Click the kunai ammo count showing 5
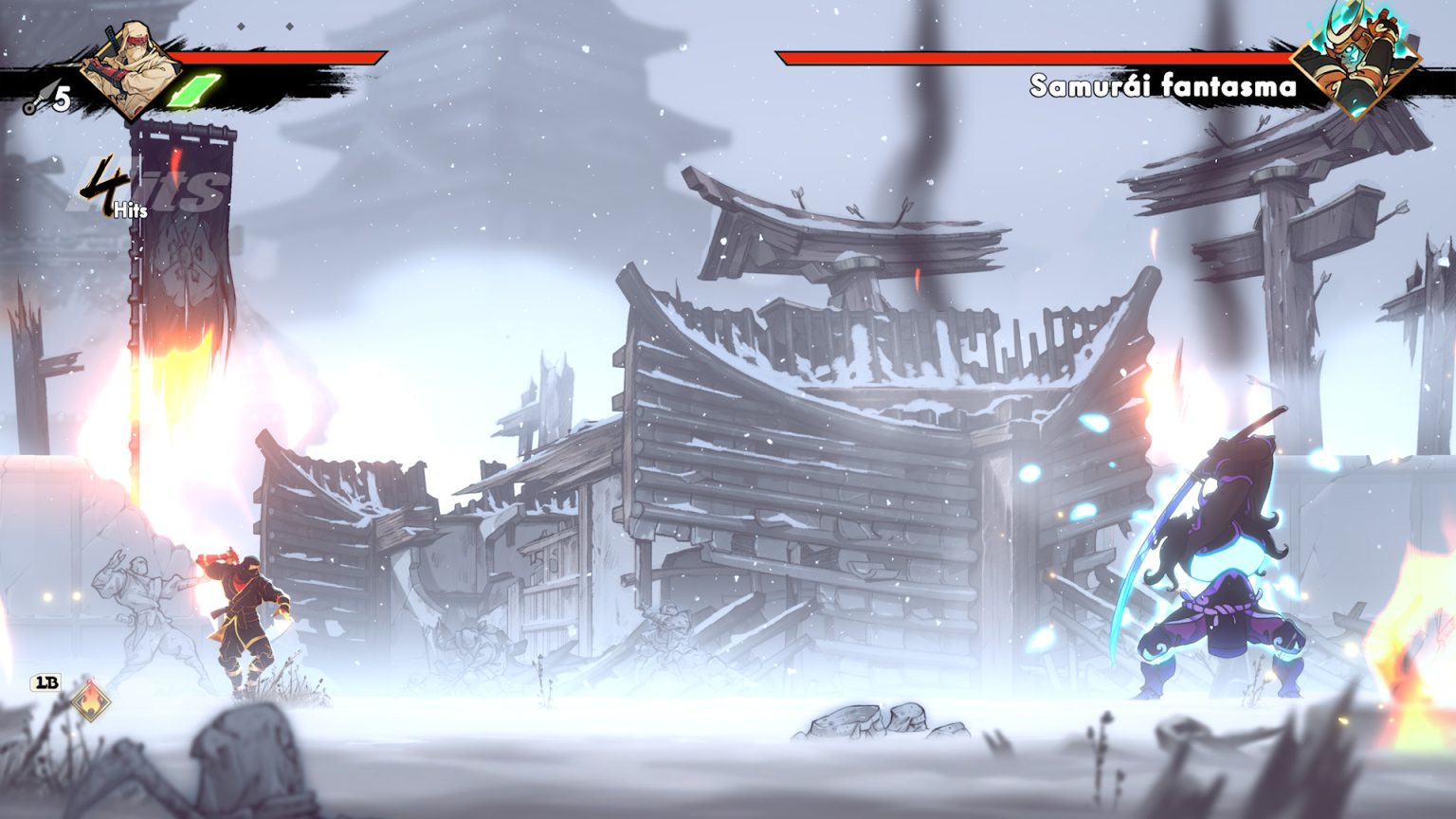 click(x=62, y=95)
